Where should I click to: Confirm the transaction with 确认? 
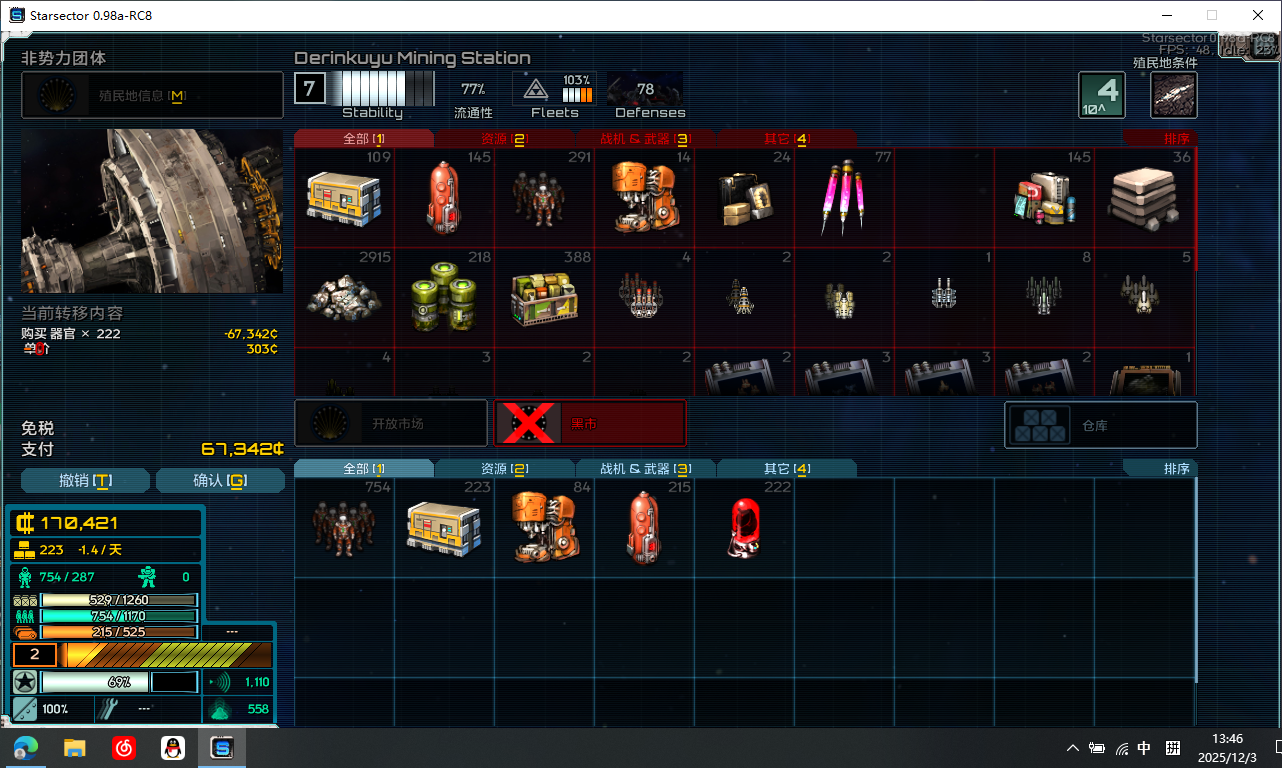[220, 481]
